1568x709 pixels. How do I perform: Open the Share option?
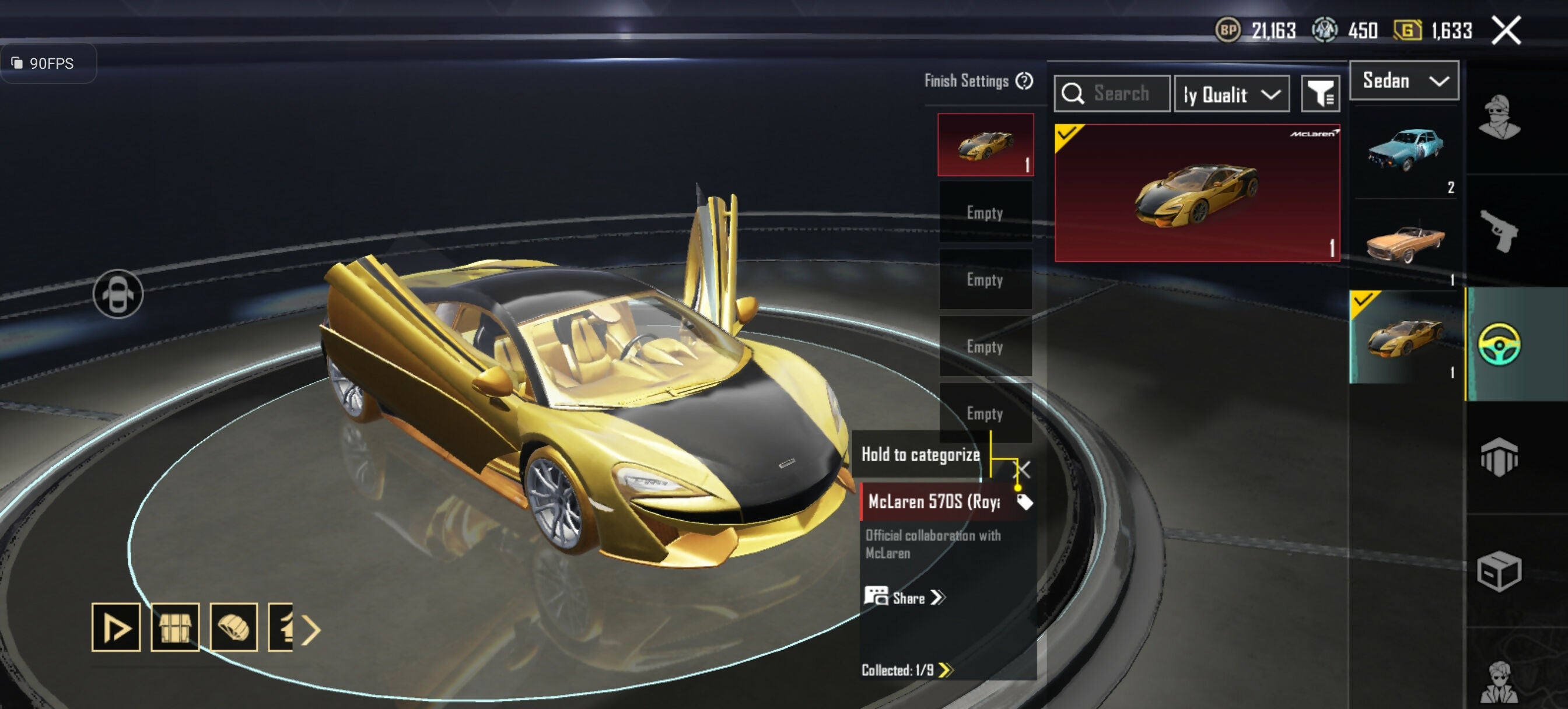906,598
